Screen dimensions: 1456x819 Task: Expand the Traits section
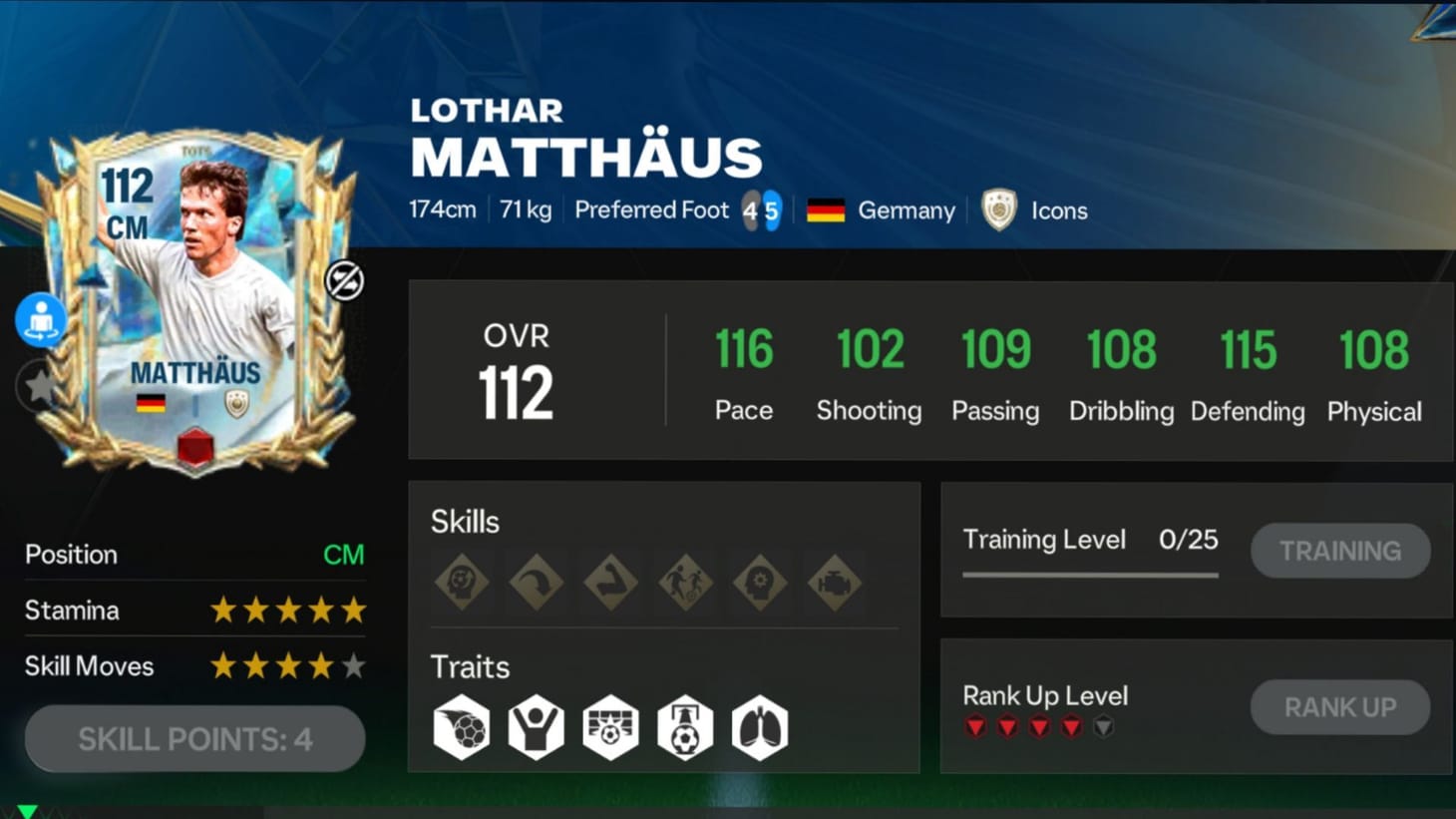pos(470,667)
